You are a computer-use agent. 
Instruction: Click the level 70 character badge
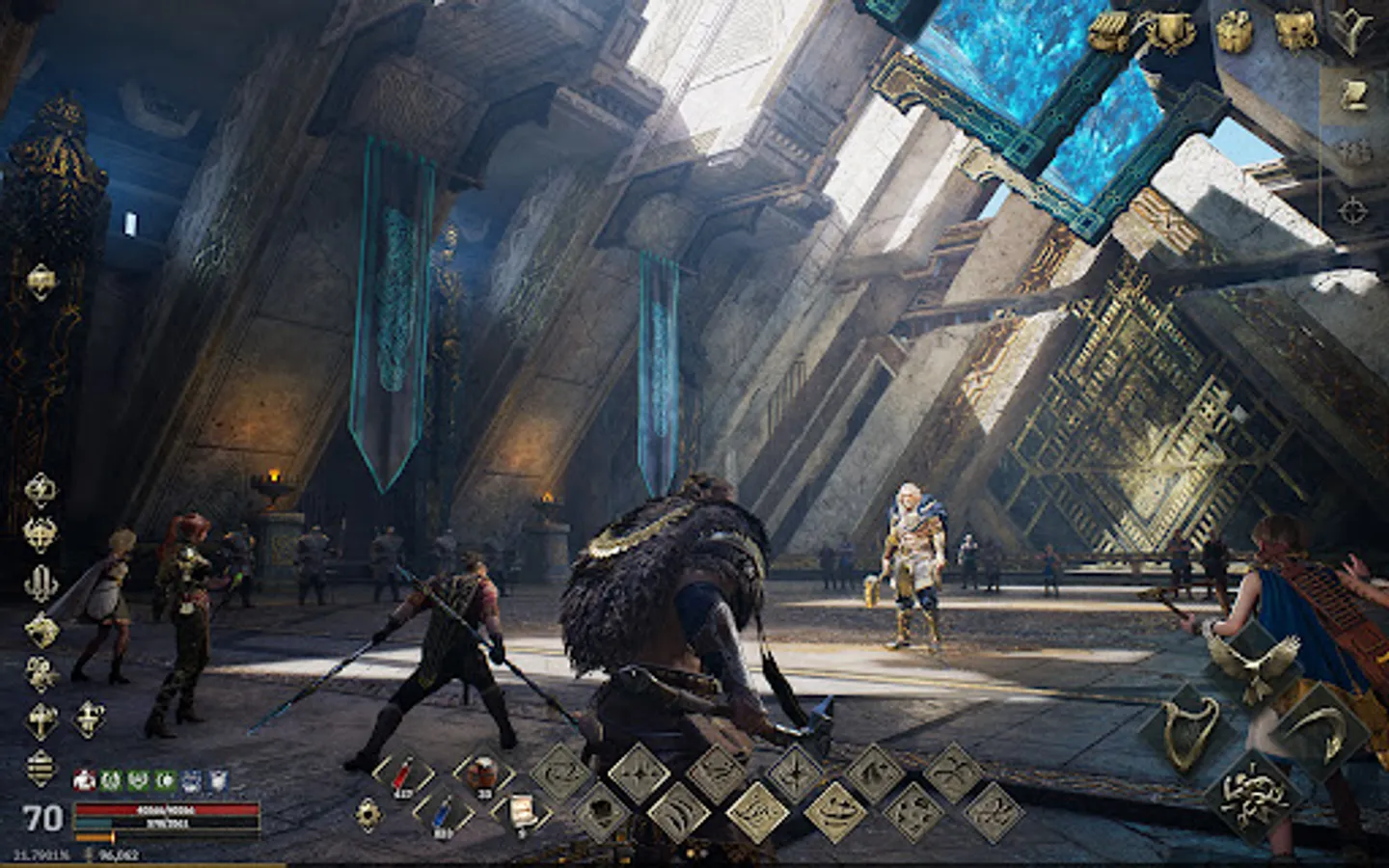pyautogui.click(x=41, y=820)
